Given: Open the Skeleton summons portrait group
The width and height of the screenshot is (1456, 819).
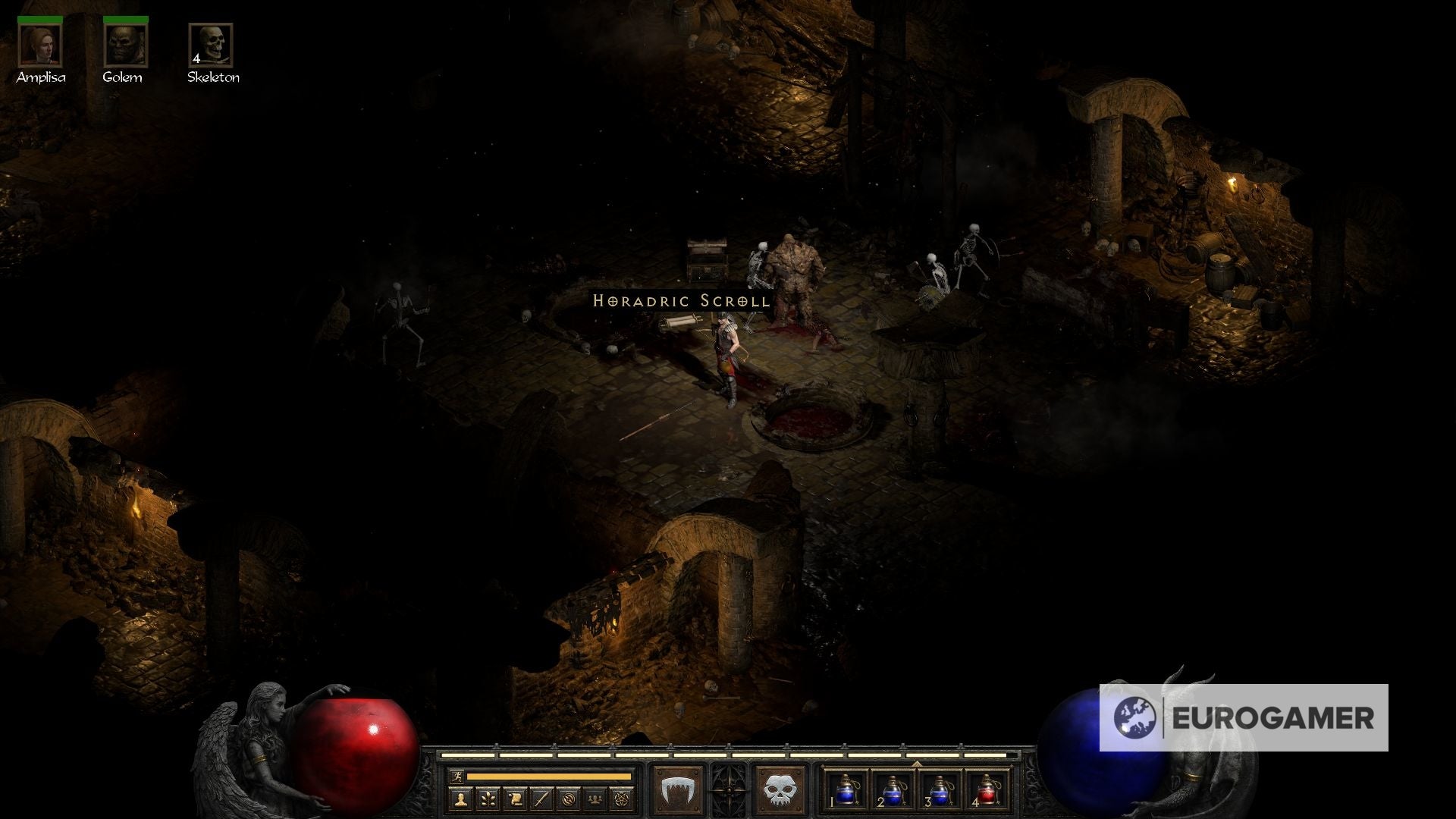Looking at the screenshot, I should [x=213, y=47].
